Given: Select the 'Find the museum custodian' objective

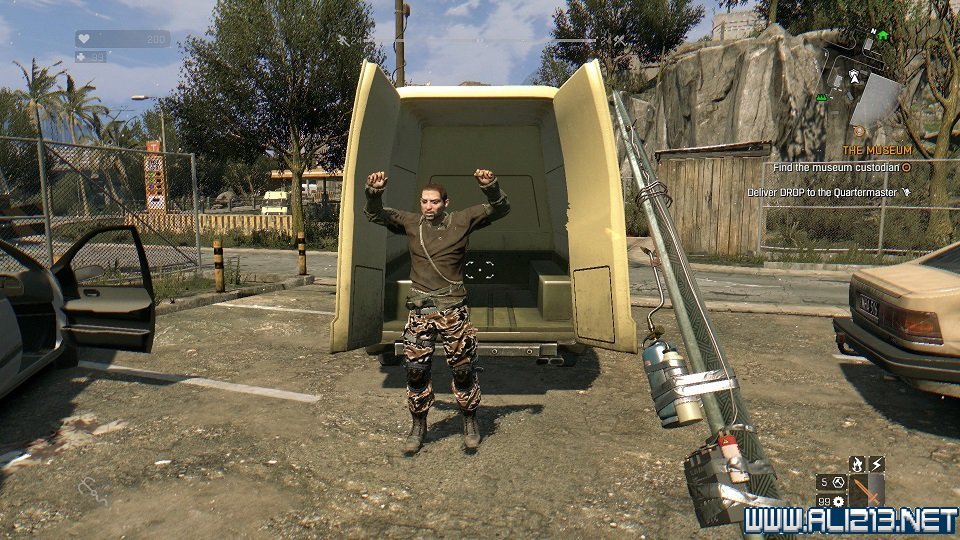Looking at the screenshot, I should point(842,168).
